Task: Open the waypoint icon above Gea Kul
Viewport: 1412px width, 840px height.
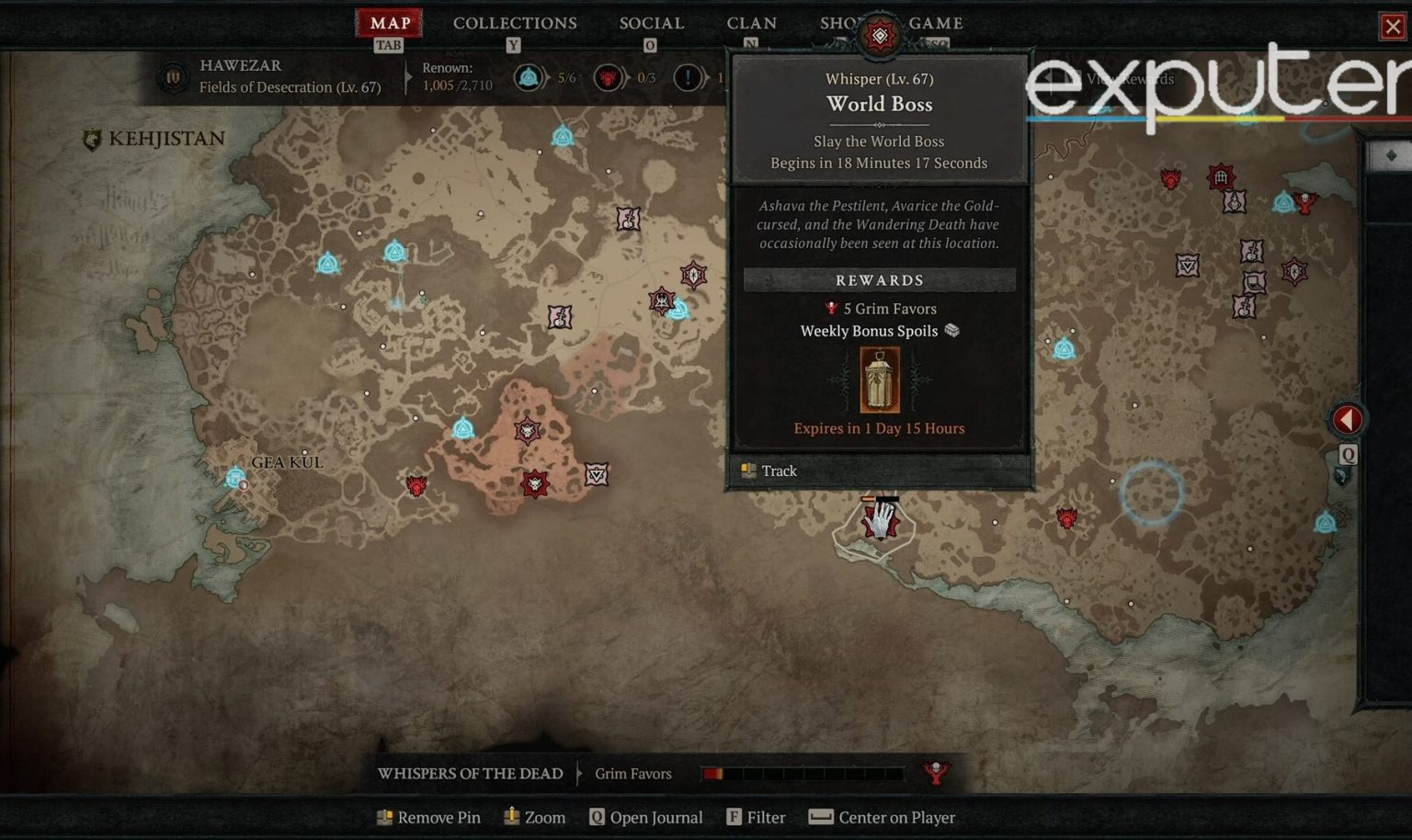Action: [x=236, y=476]
